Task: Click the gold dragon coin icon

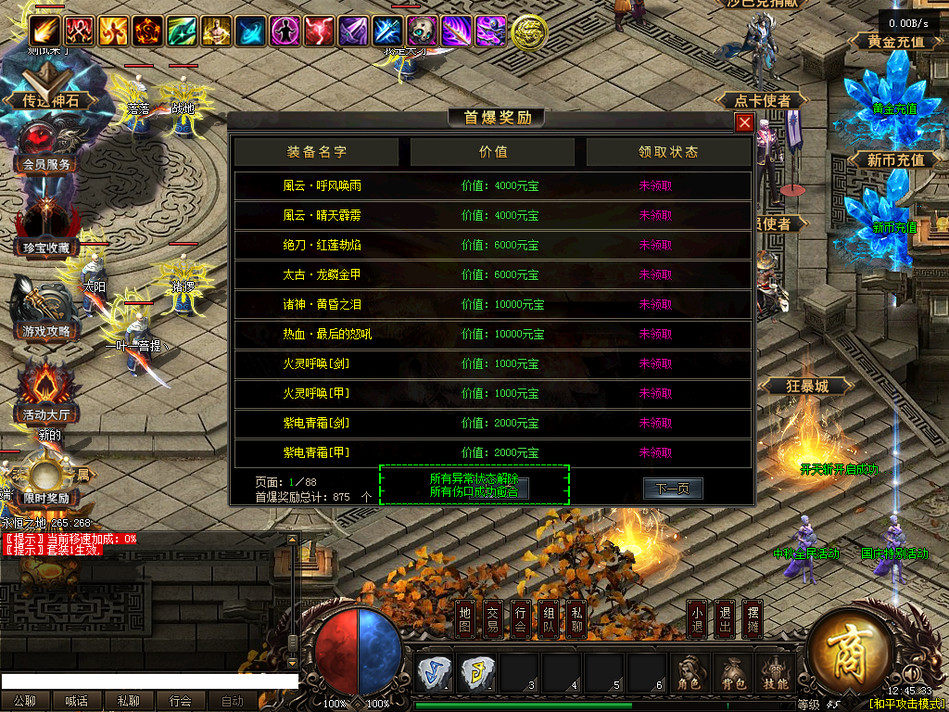Action: 528,32
